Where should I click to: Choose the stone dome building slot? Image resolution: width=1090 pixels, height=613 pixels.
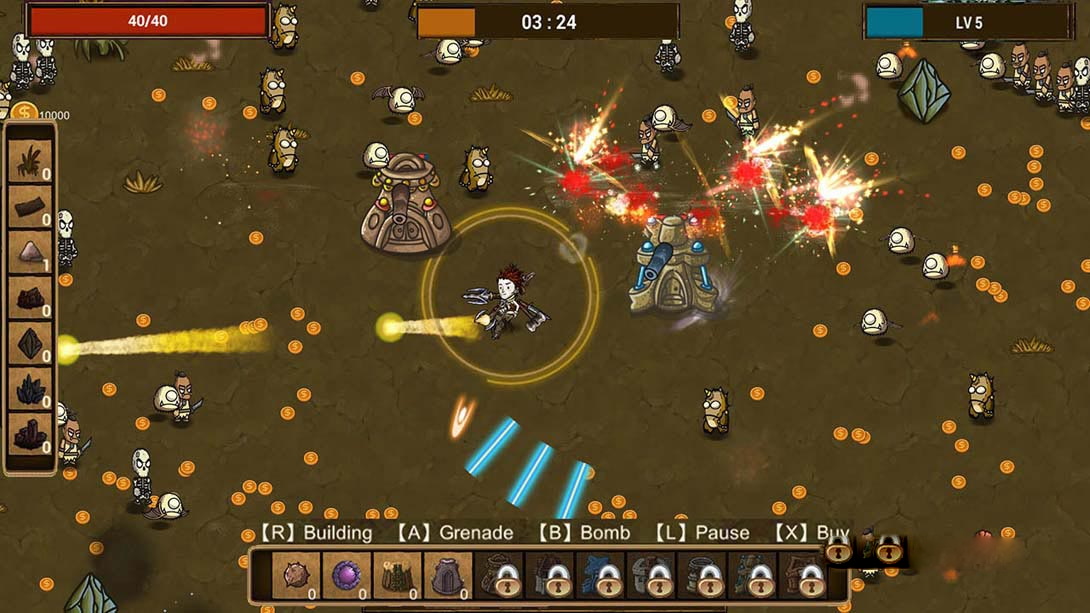coord(447,575)
